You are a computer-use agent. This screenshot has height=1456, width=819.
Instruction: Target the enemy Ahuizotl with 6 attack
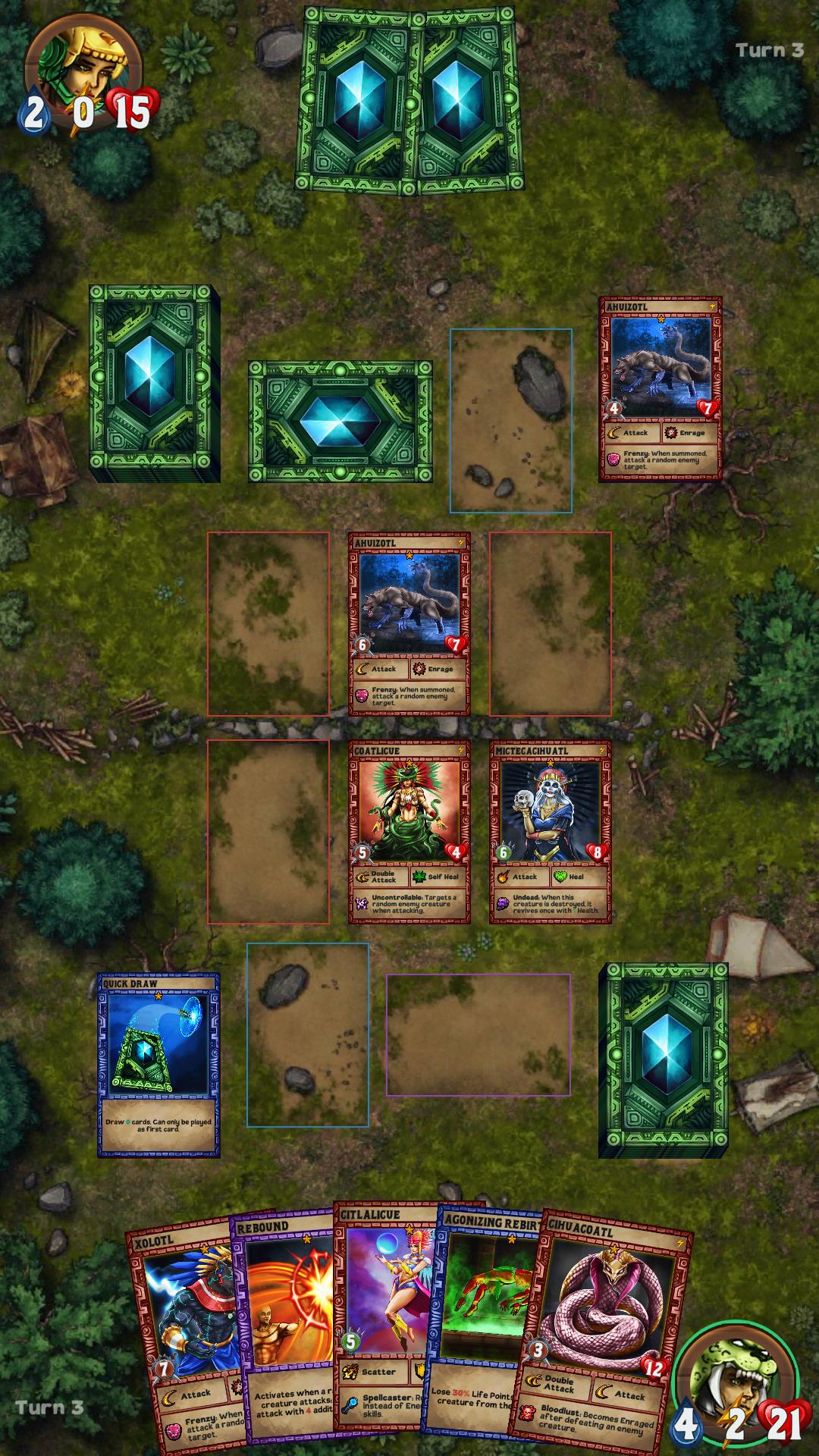click(x=409, y=623)
